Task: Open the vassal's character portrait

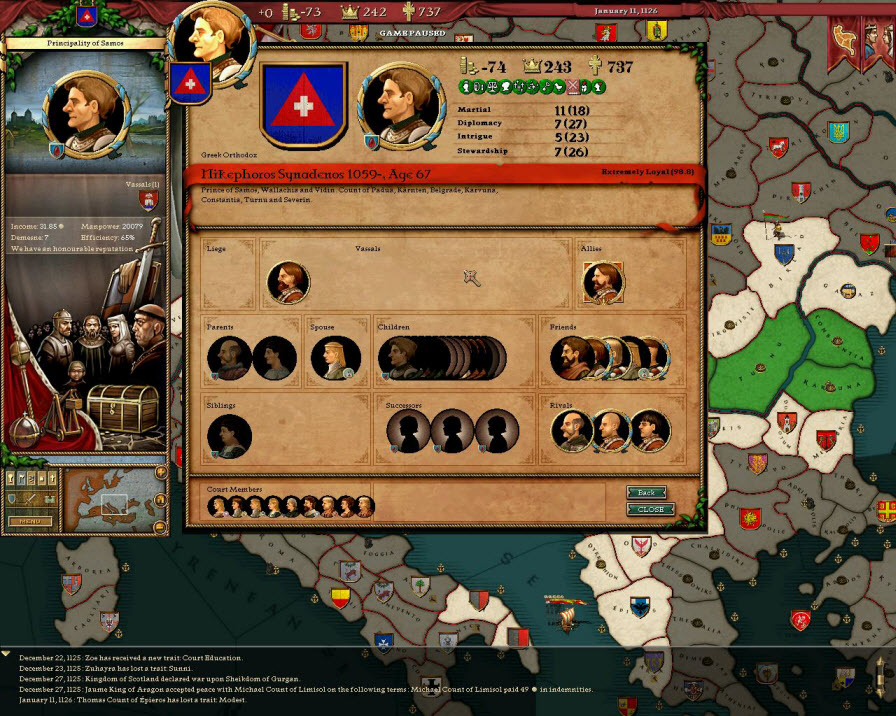Action: (288, 282)
